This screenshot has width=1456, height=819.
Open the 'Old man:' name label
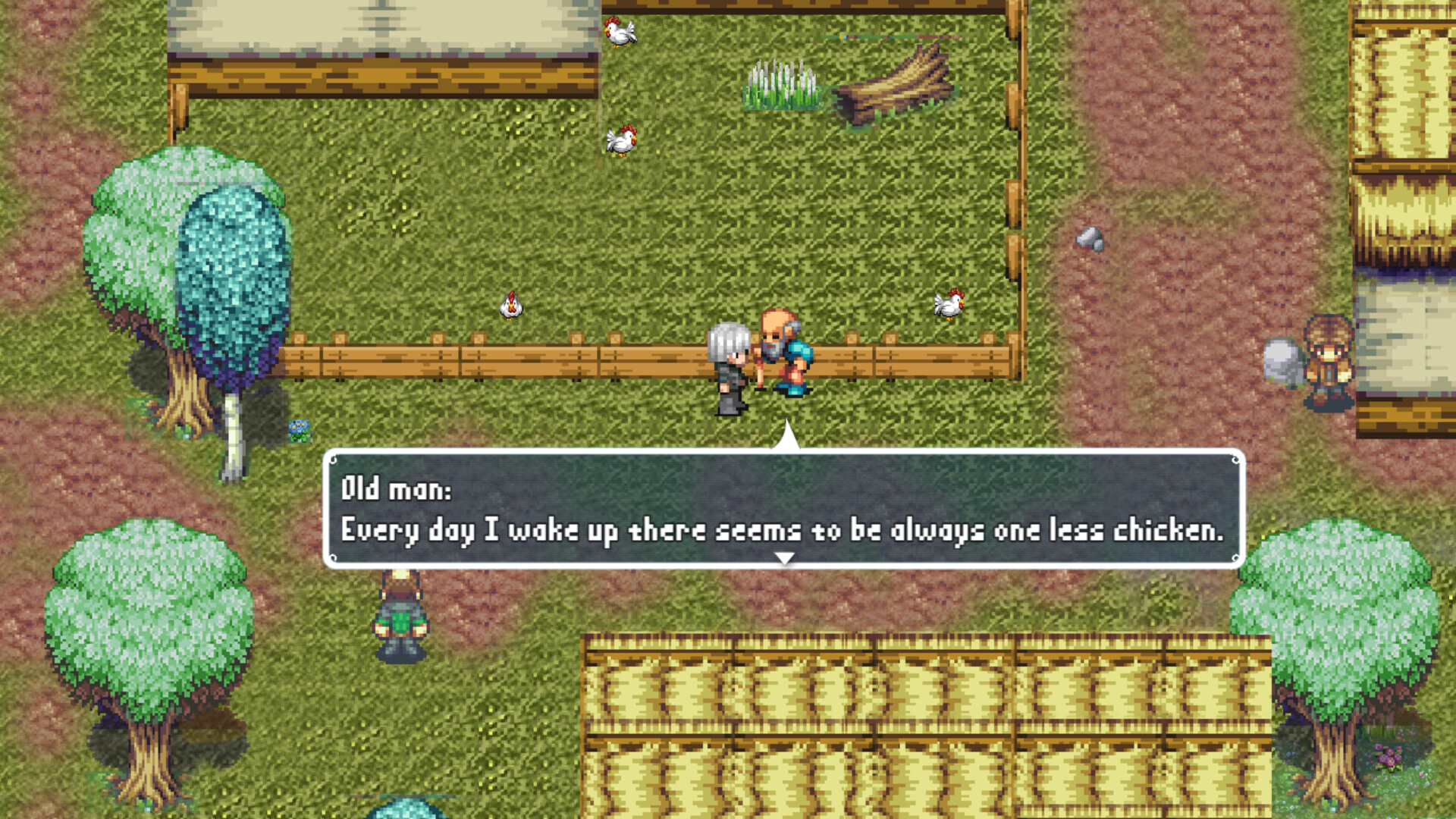396,489
